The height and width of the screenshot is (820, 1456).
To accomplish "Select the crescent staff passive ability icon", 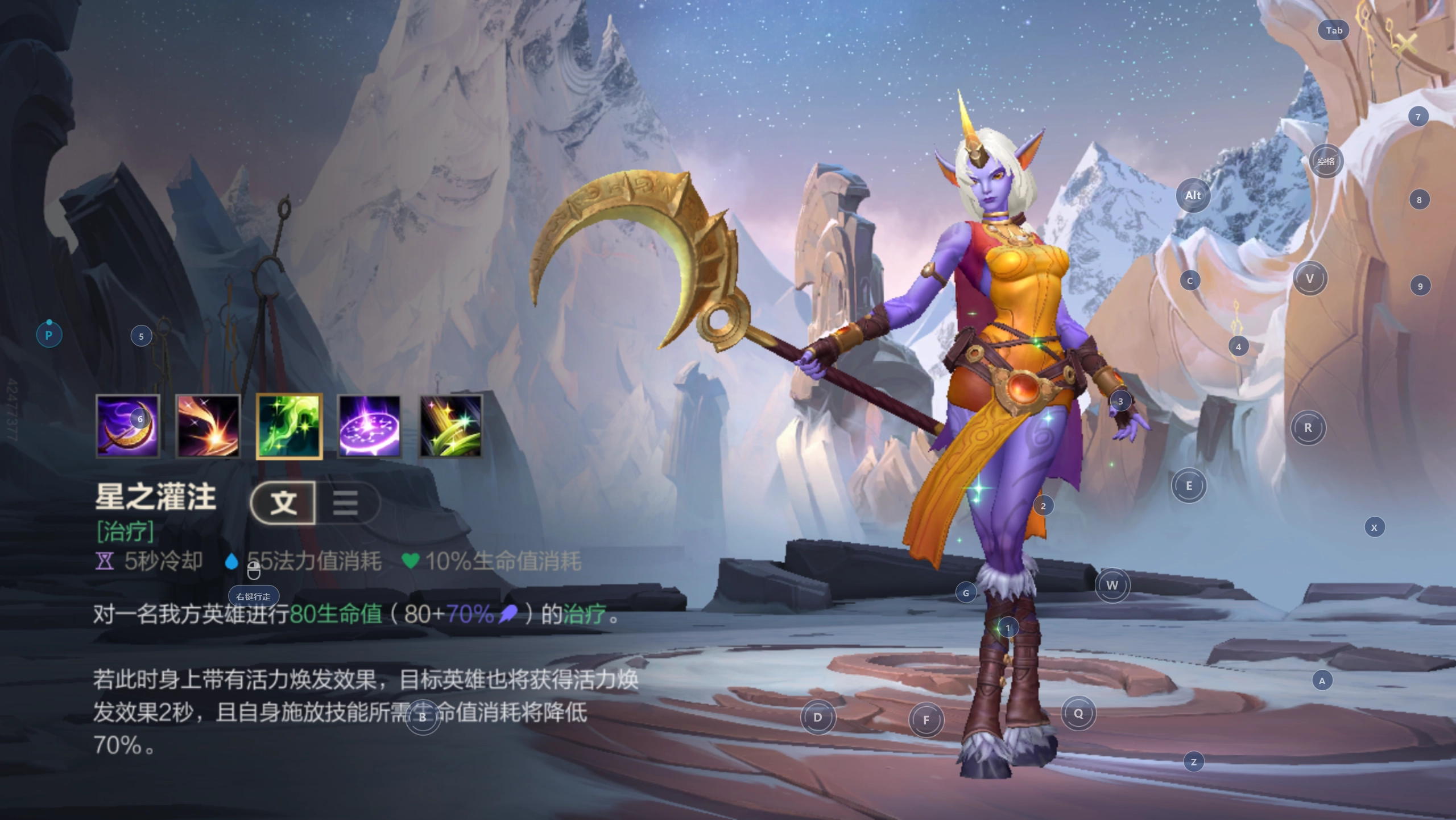I will 127,426.
